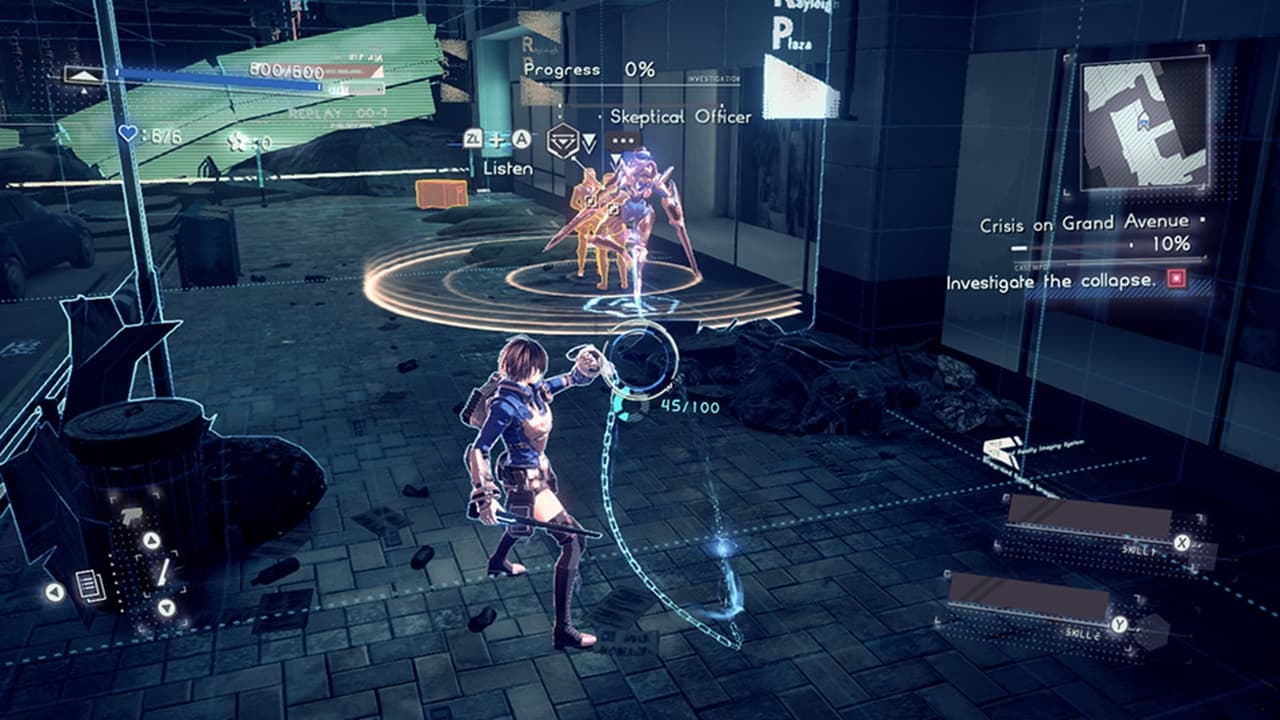
Task: Select the Legion shield icon above the officer
Action: 563,142
